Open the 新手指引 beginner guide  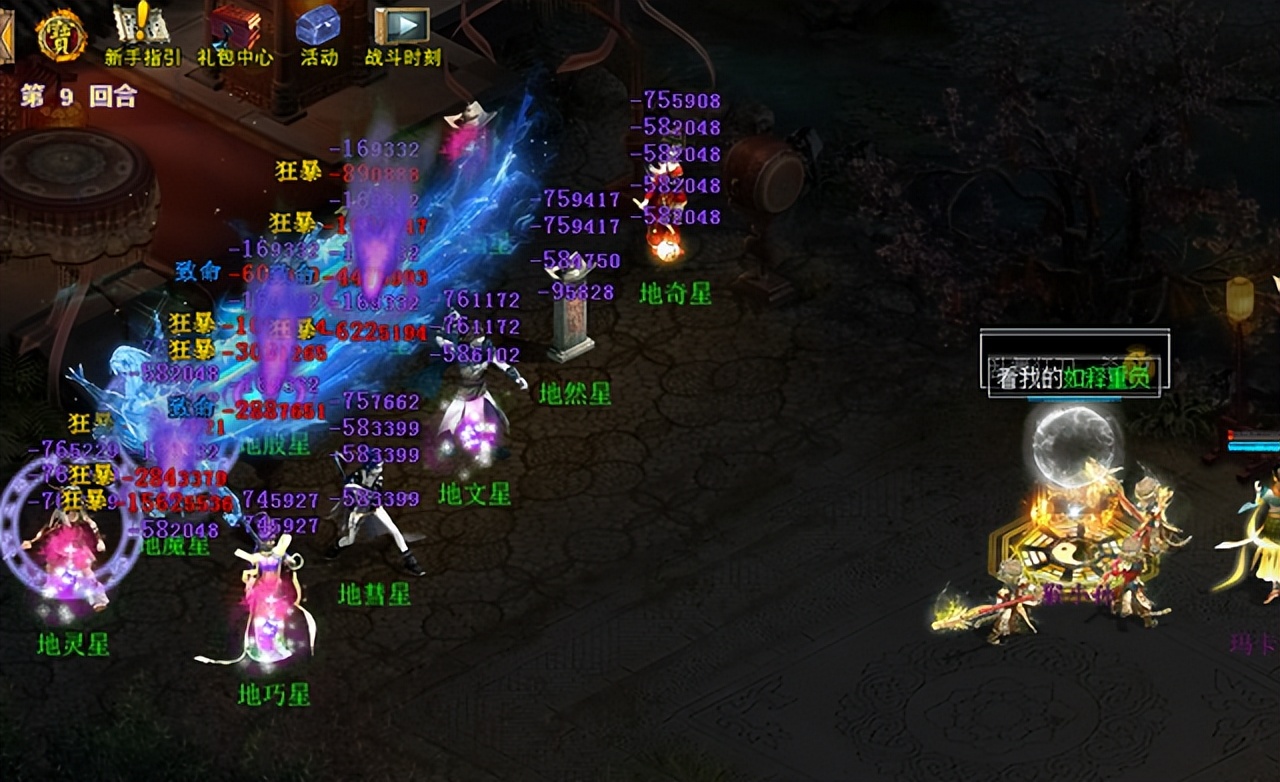point(142,30)
